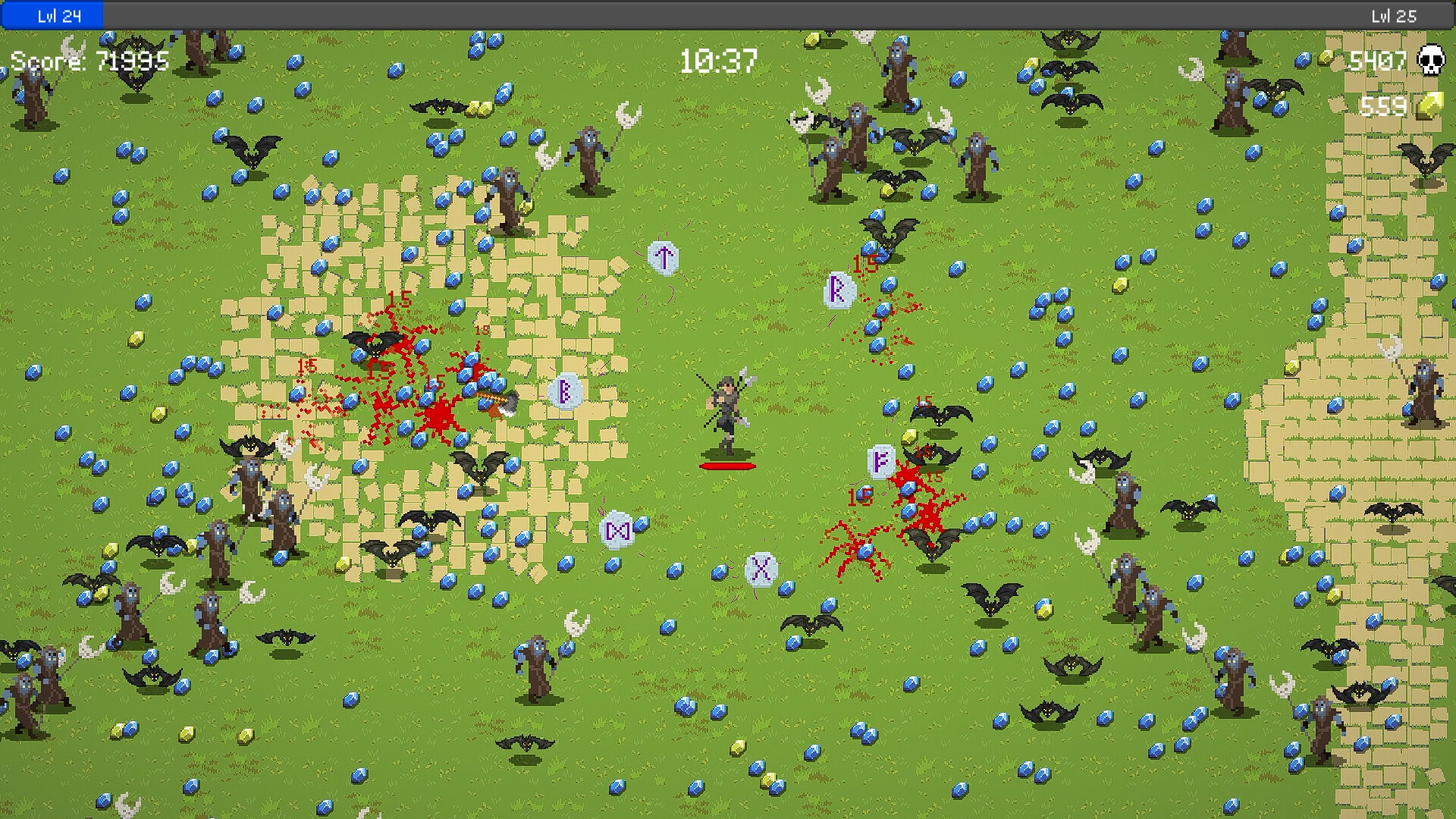1456x819 pixels.
Task: Click the bowtie-shaped M rune pickup
Action: pos(618,531)
